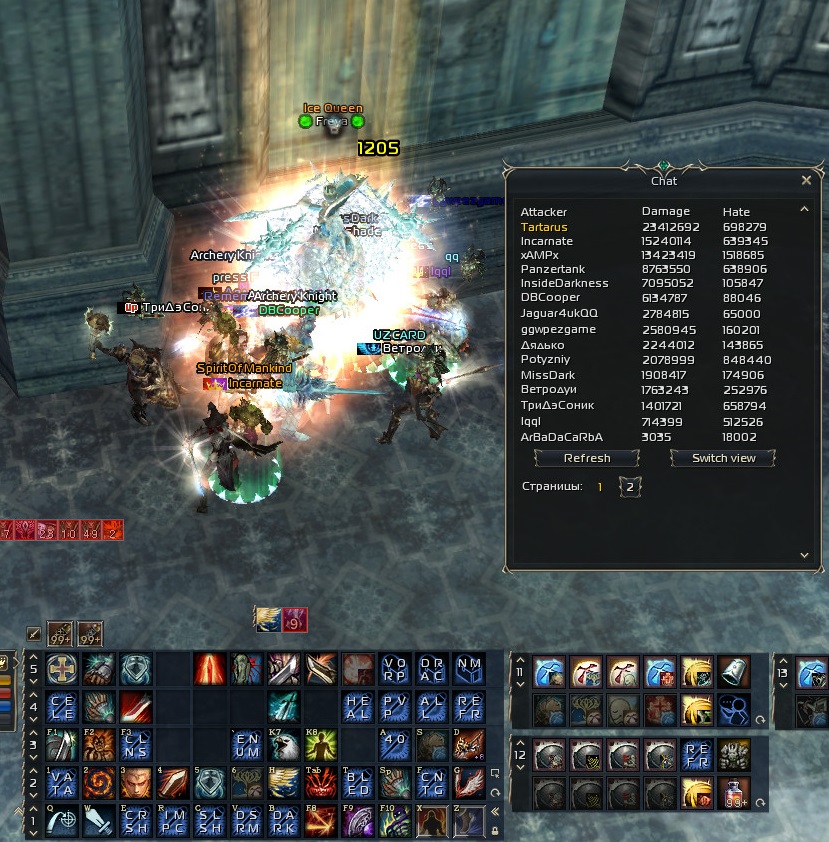
Task: Activate the VATA macro slot
Action: pos(61,783)
